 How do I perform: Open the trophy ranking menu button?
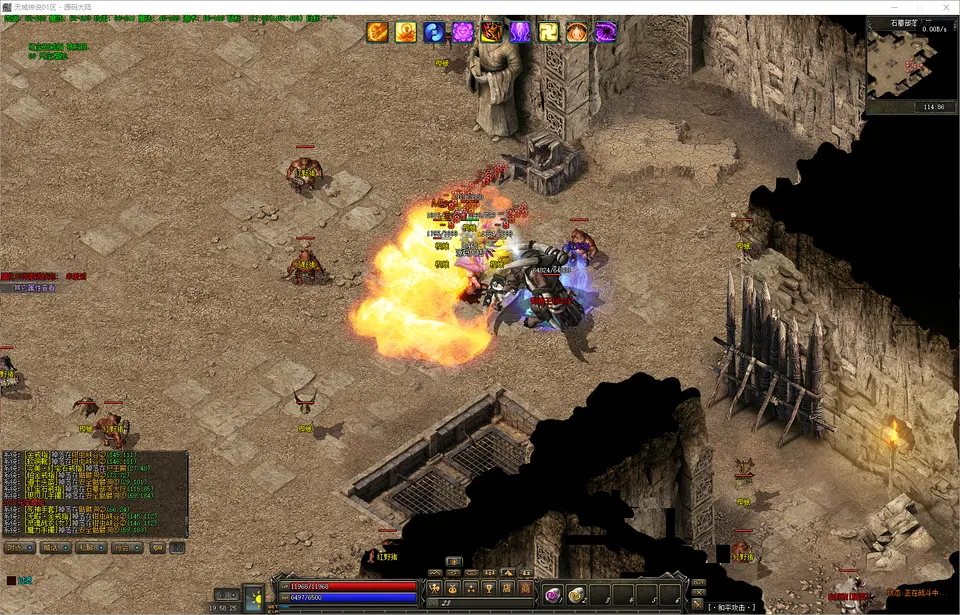(x=489, y=587)
